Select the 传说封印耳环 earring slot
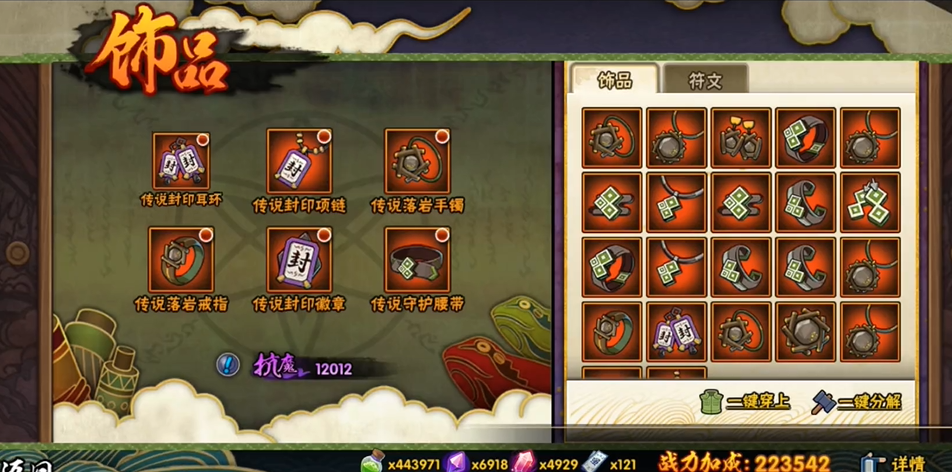 (181, 161)
